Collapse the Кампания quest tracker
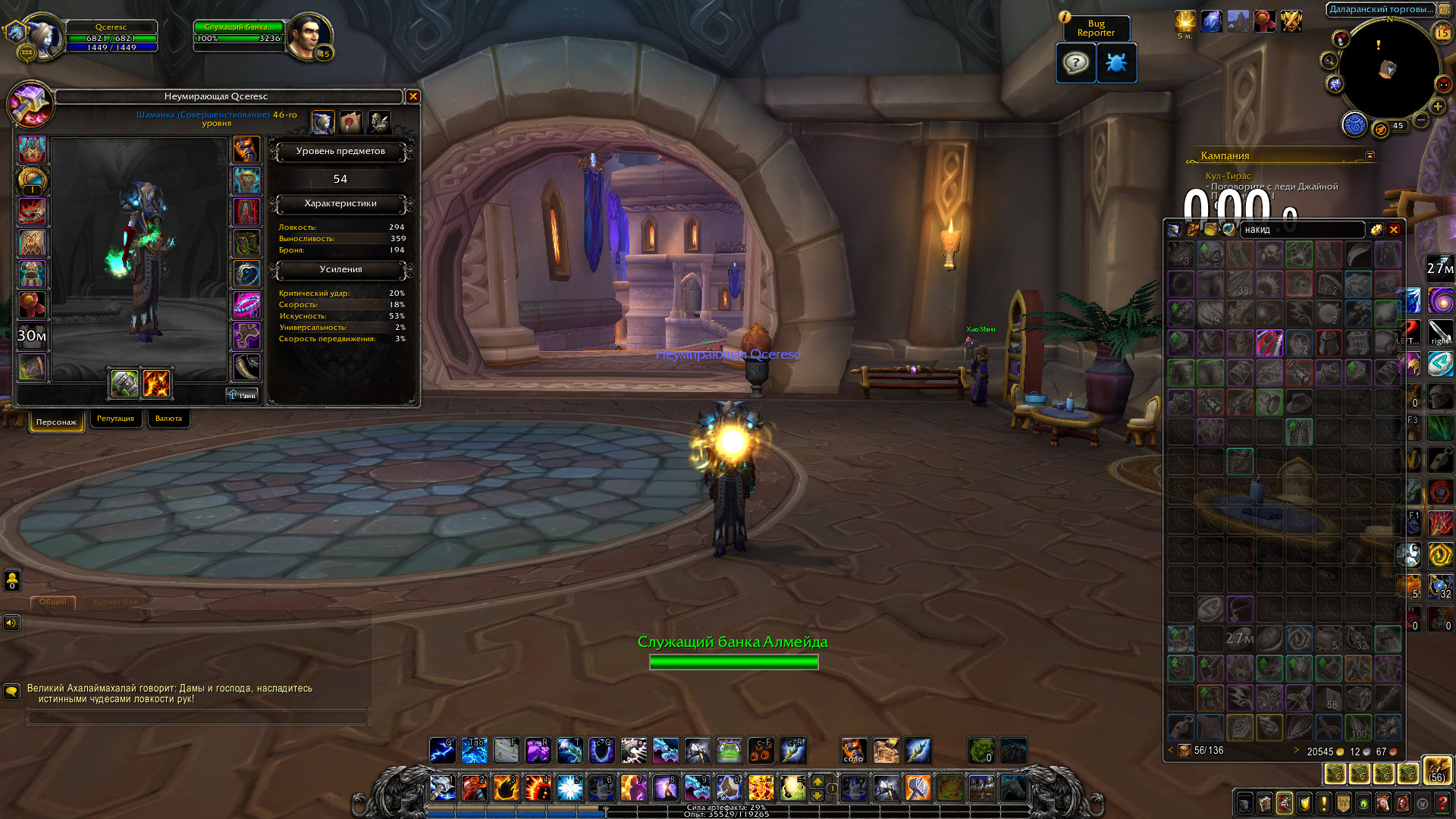The height and width of the screenshot is (819, 1456). click(1370, 155)
